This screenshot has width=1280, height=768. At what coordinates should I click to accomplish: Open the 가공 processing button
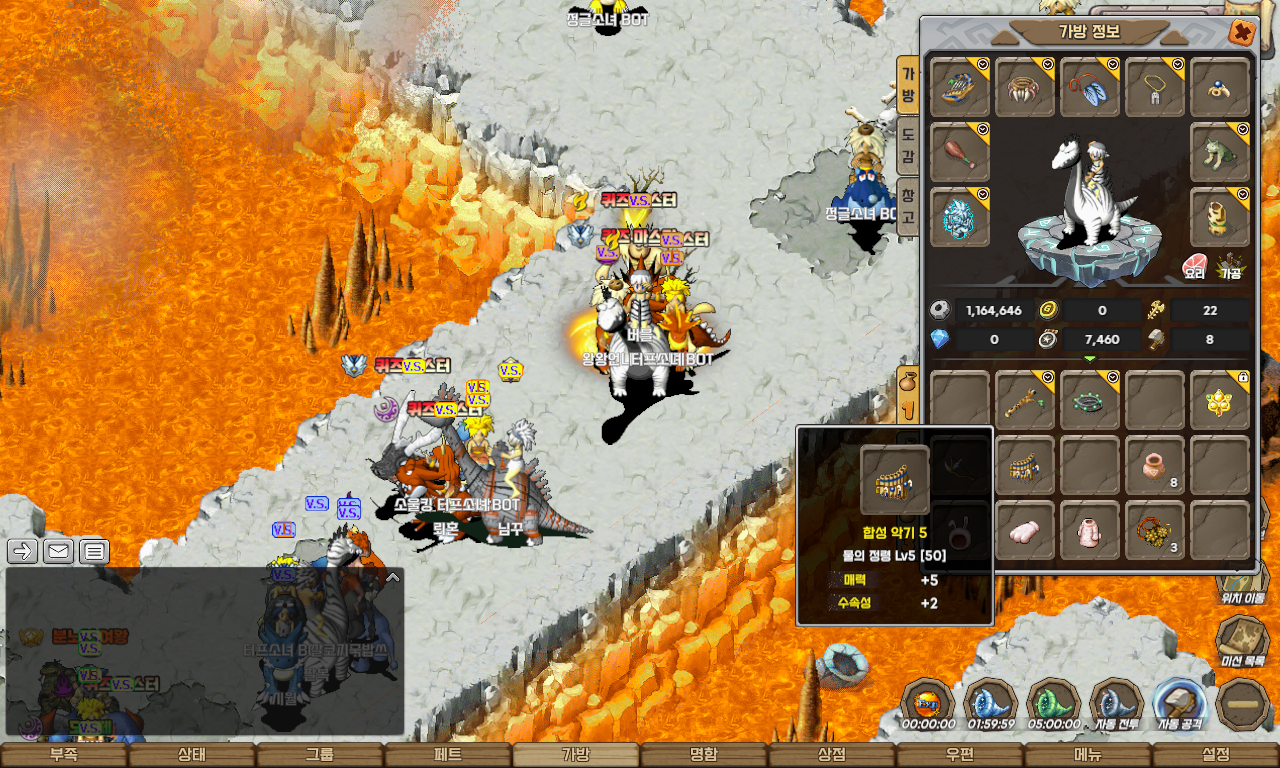point(1229,267)
